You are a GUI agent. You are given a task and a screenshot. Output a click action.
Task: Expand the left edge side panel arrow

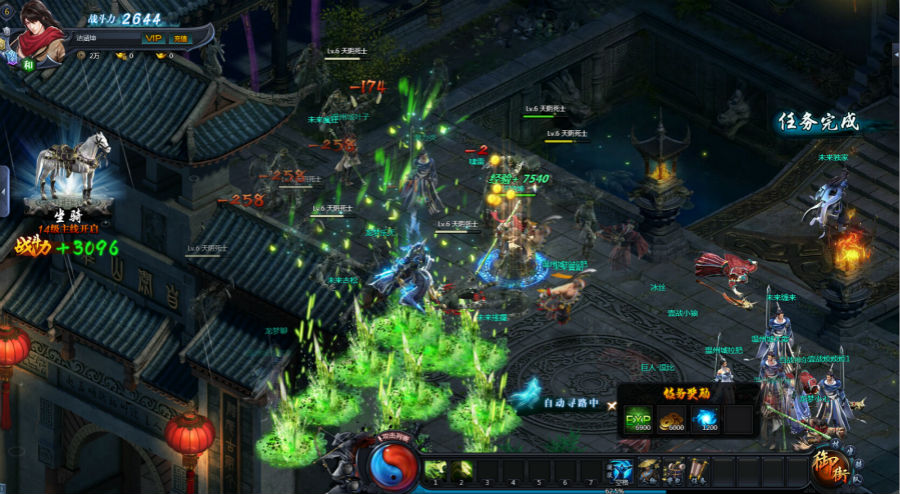[x=4, y=188]
